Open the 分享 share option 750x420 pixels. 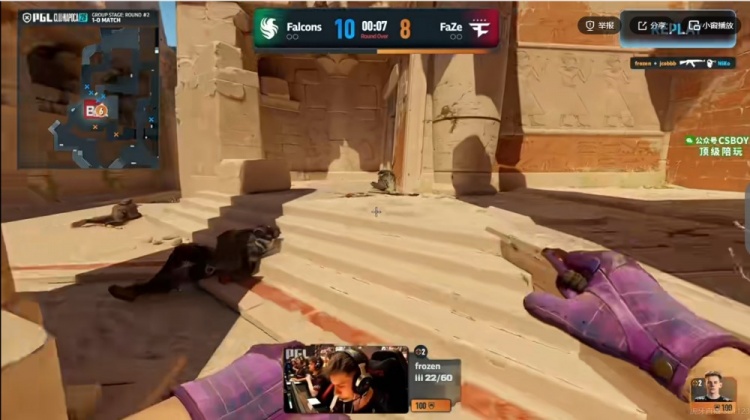(652, 25)
